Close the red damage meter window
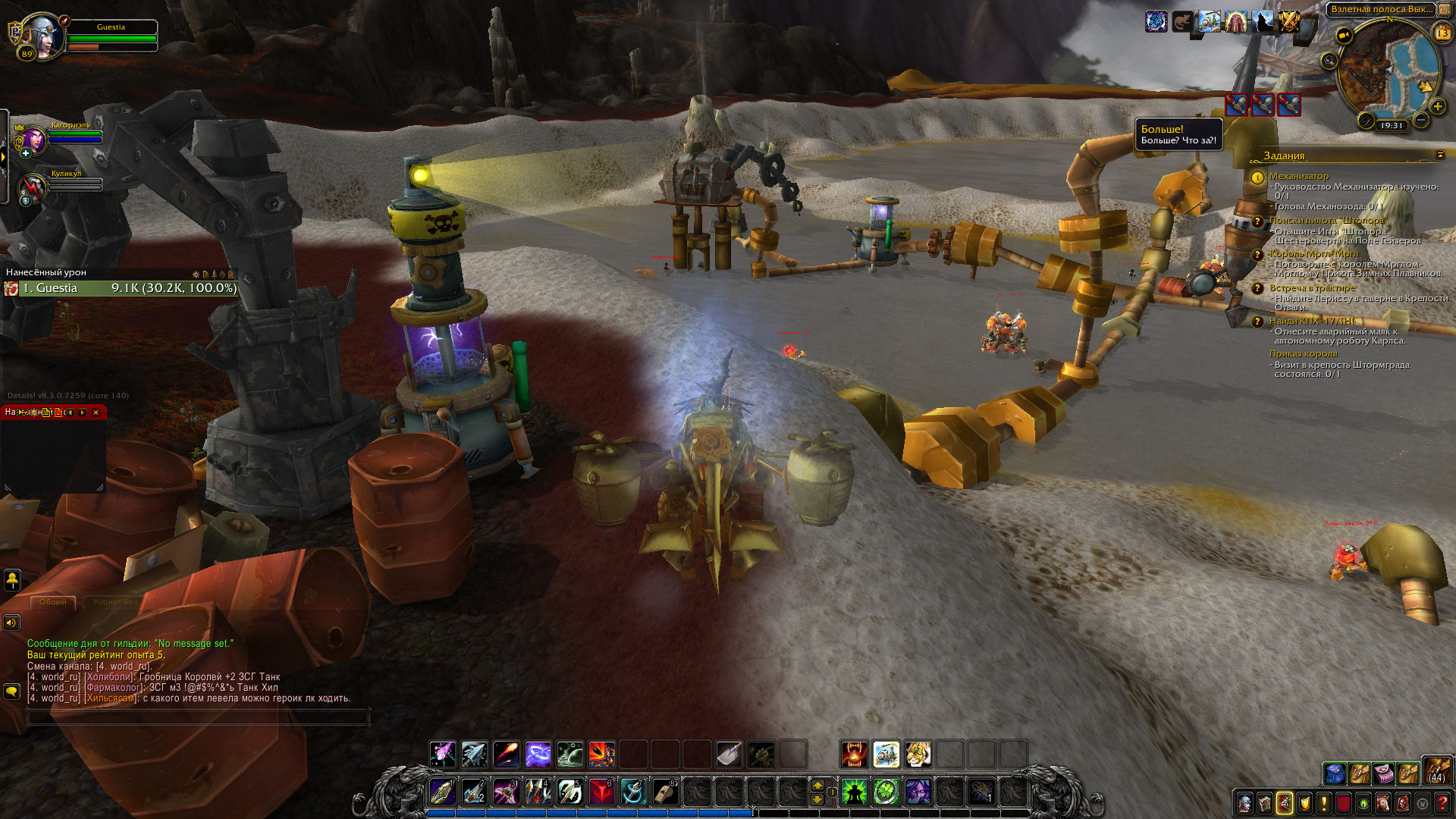Image resolution: width=1456 pixels, height=819 pixels. [96, 413]
